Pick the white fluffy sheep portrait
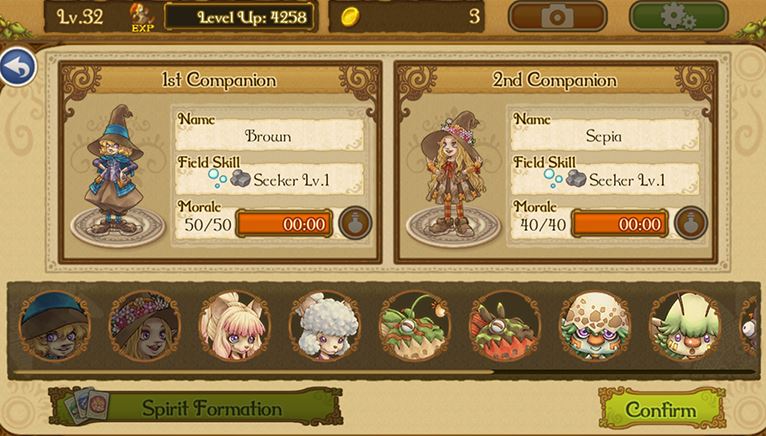The image size is (766, 436). (x=324, y=326)
